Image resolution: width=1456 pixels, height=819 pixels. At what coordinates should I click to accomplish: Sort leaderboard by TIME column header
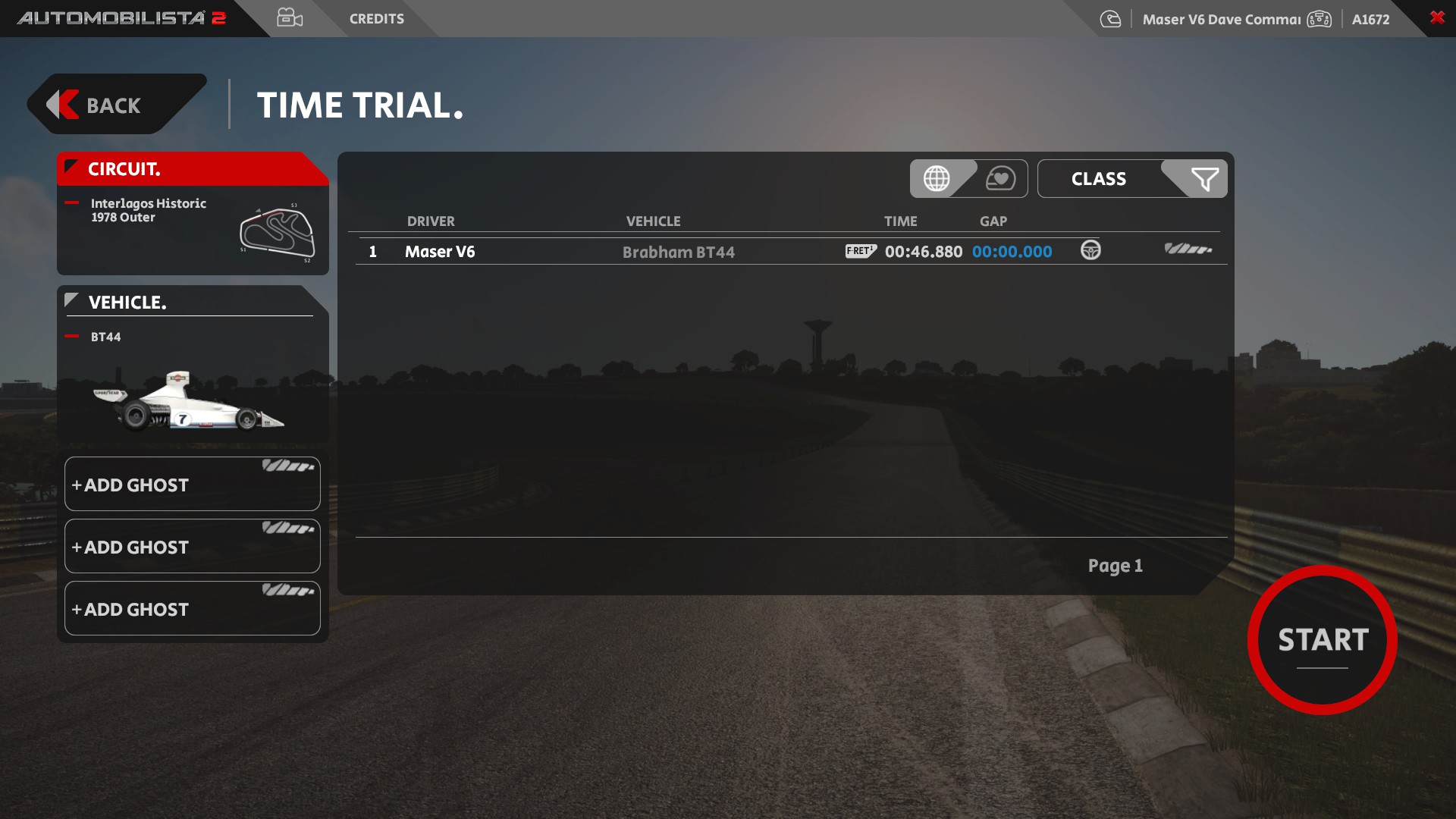tap(900, 221)
